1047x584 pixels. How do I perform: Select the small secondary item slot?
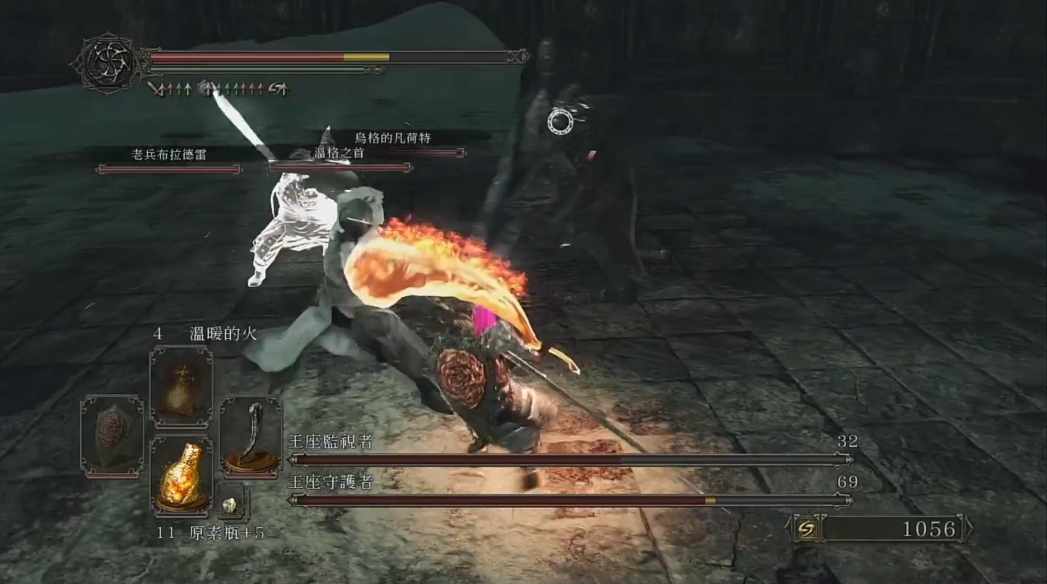pyautogui.click(x=229, y=505)
